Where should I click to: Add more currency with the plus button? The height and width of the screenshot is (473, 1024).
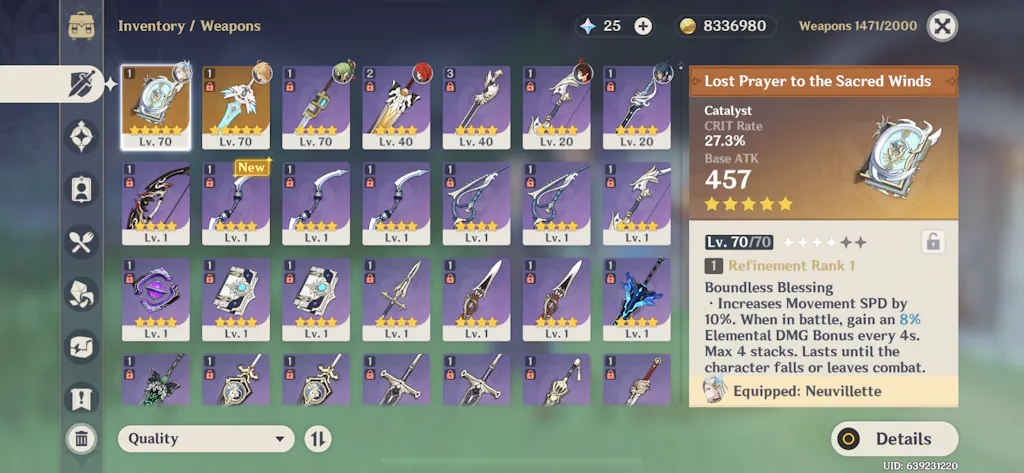(x=643, y=26)
